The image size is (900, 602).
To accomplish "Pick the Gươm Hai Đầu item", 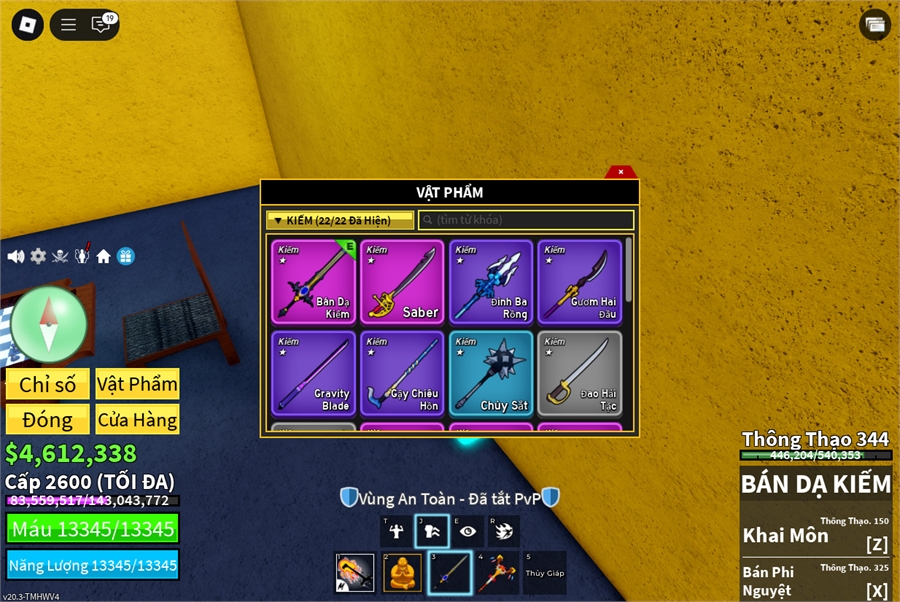I will [x=579, y=282].
